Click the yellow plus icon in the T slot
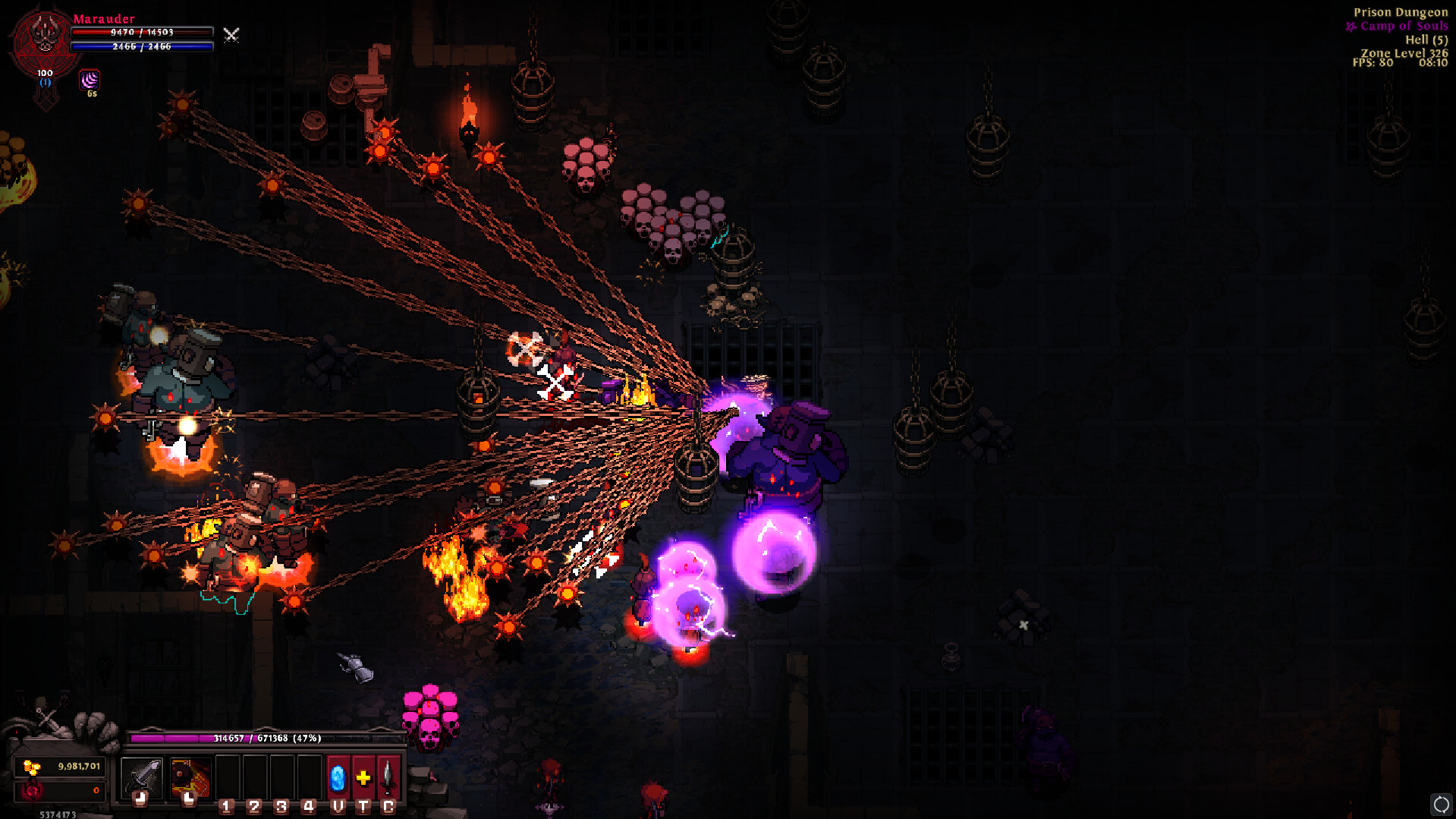Image resolution: width=1456 pixels, height=819 pixels. pos(363,777)
